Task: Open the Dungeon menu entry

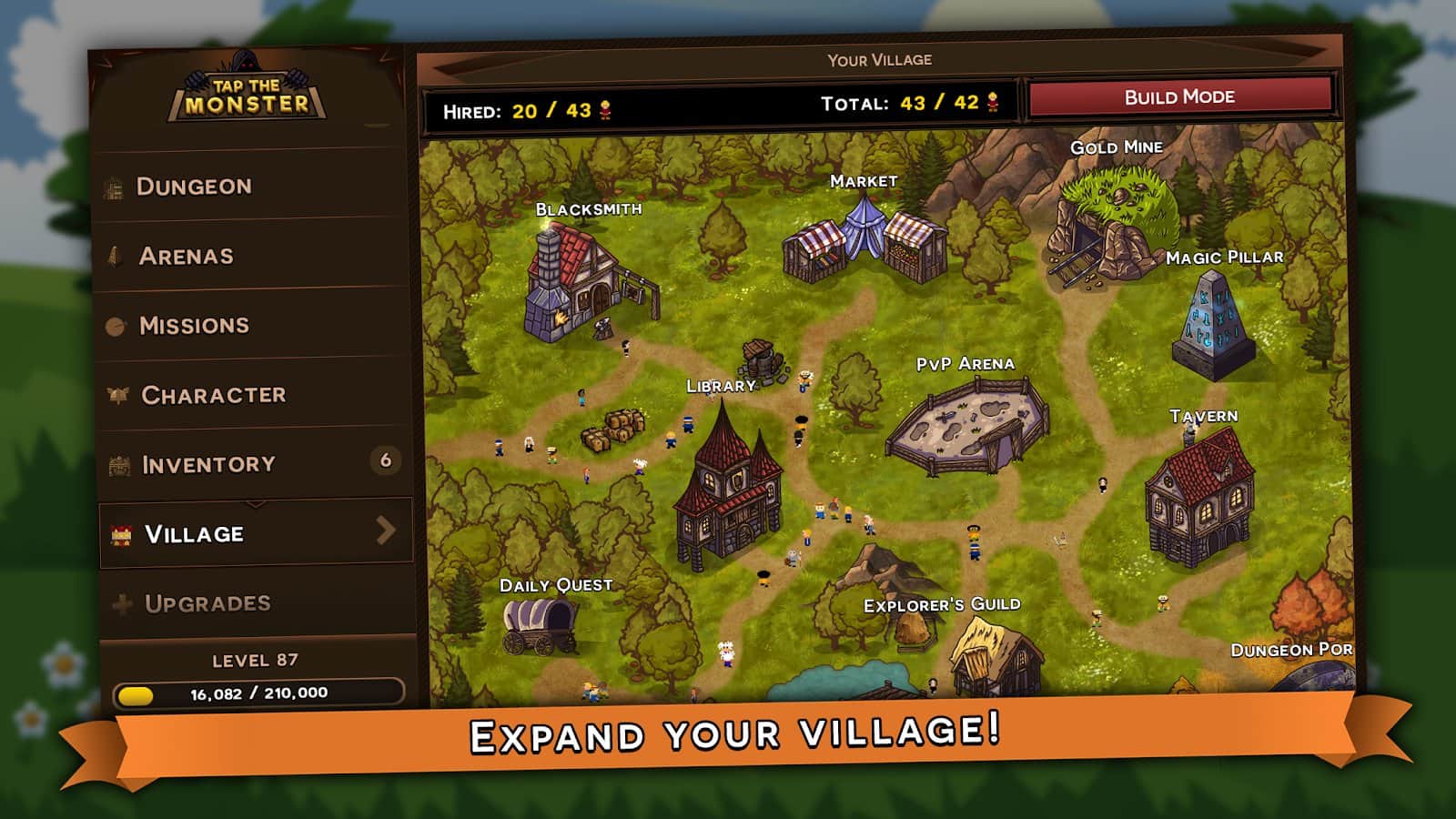Action: 194,187
